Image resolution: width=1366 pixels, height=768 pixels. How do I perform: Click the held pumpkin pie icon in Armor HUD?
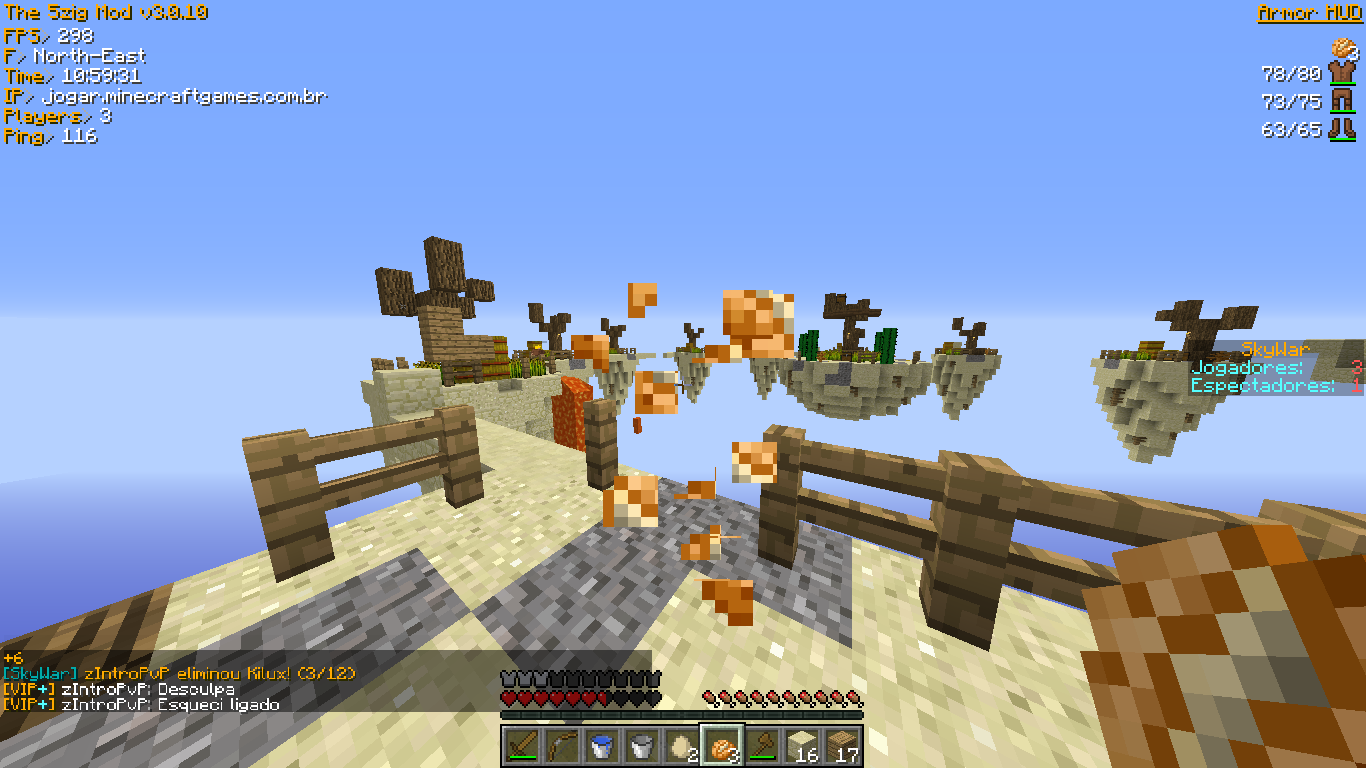click(1342, 47)
